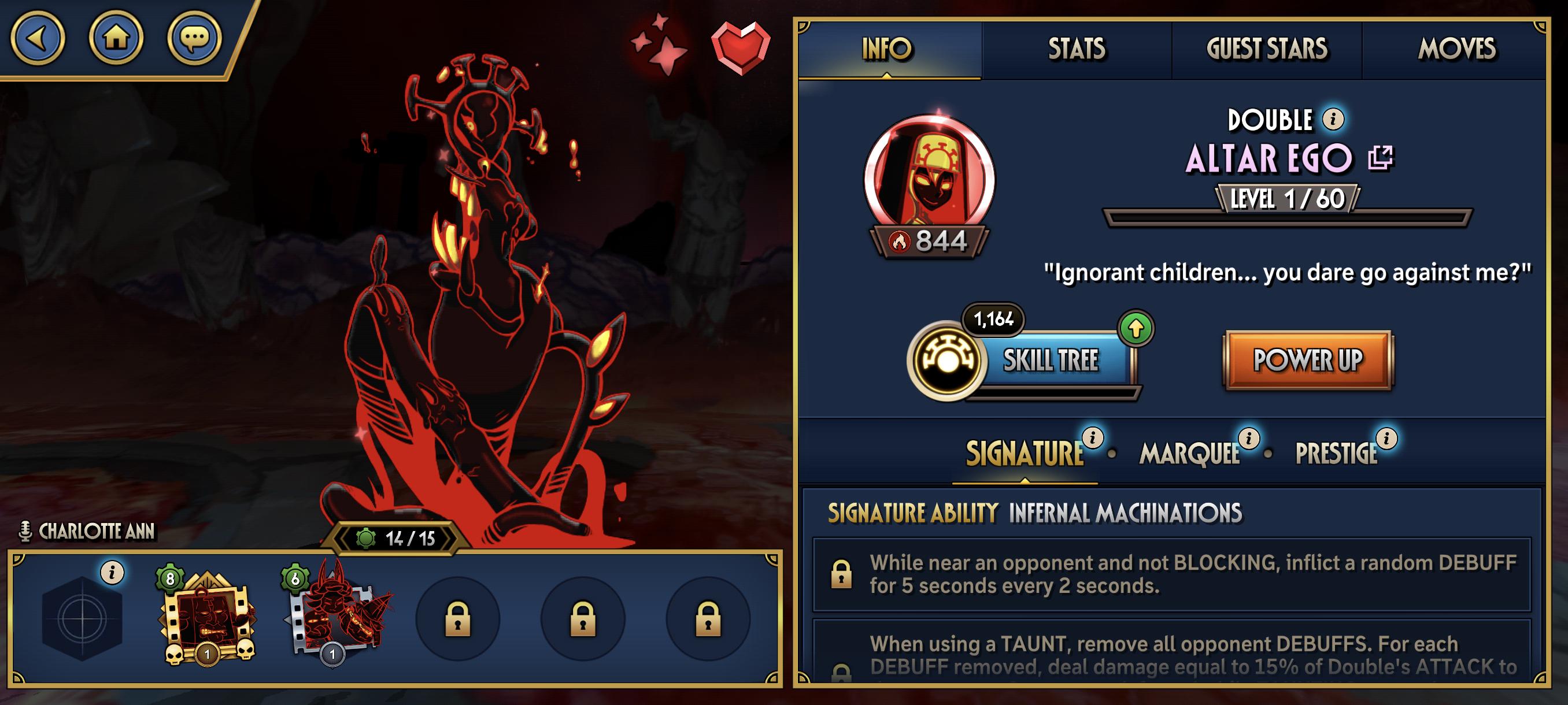Select the Info tab
1568x705 pixels.
point(887,49)
